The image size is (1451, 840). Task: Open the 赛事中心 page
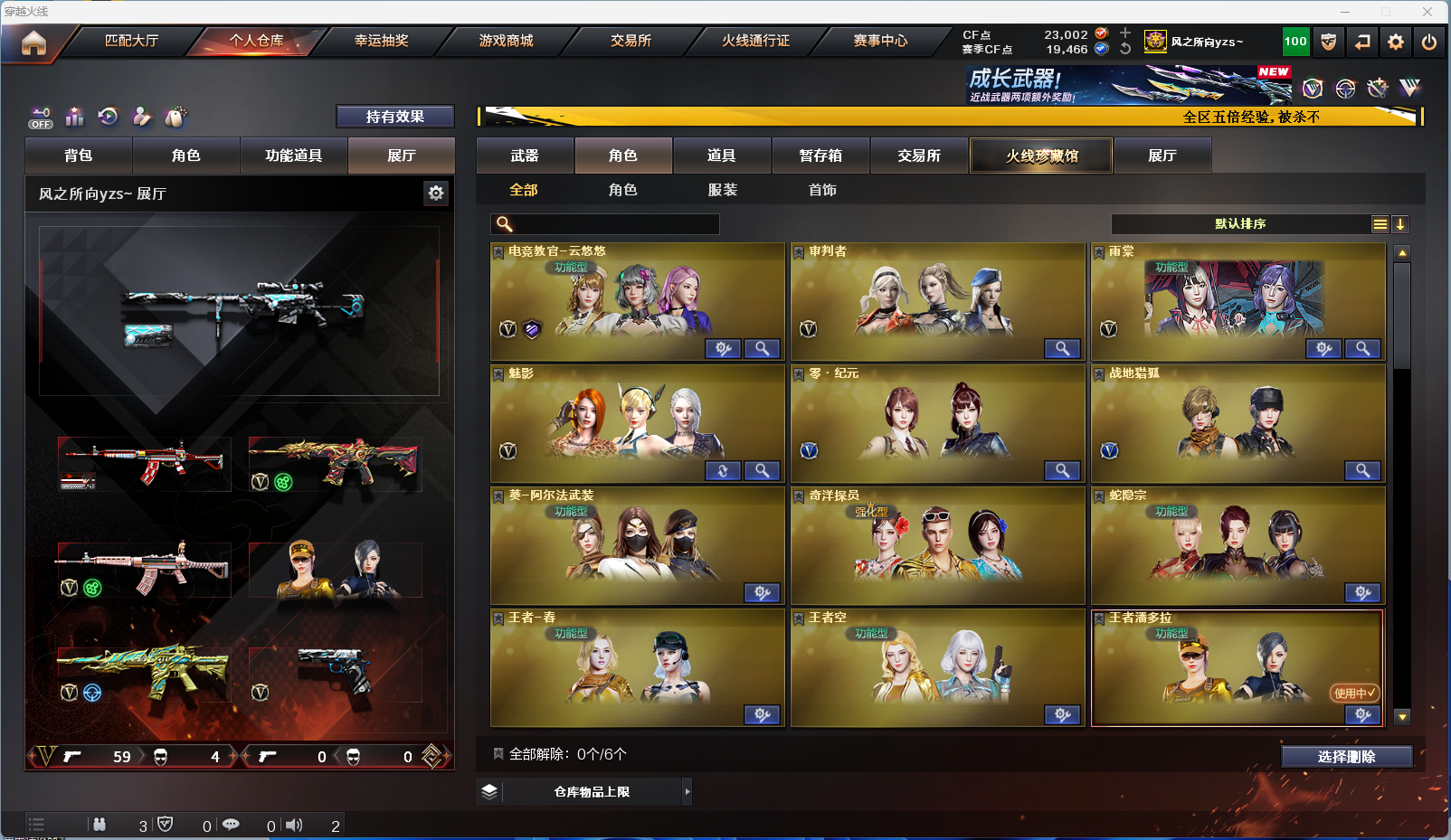(x=879, y=41)
